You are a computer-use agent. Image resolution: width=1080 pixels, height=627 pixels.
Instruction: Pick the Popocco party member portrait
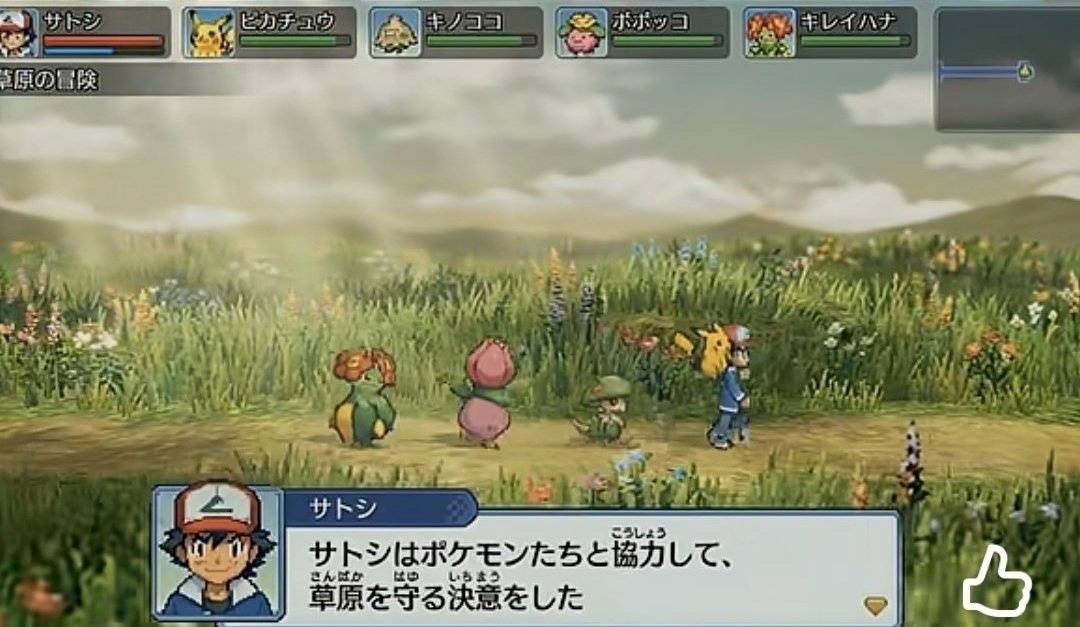click(x=583, y=33)
